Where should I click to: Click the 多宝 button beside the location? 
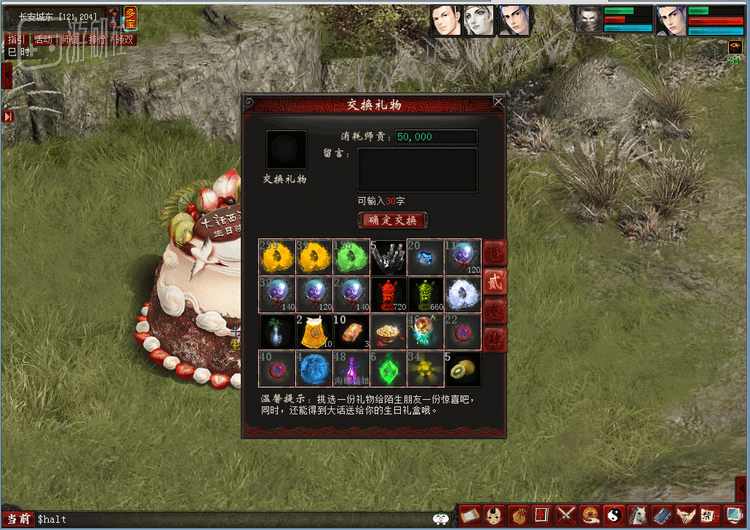point(131,16)
